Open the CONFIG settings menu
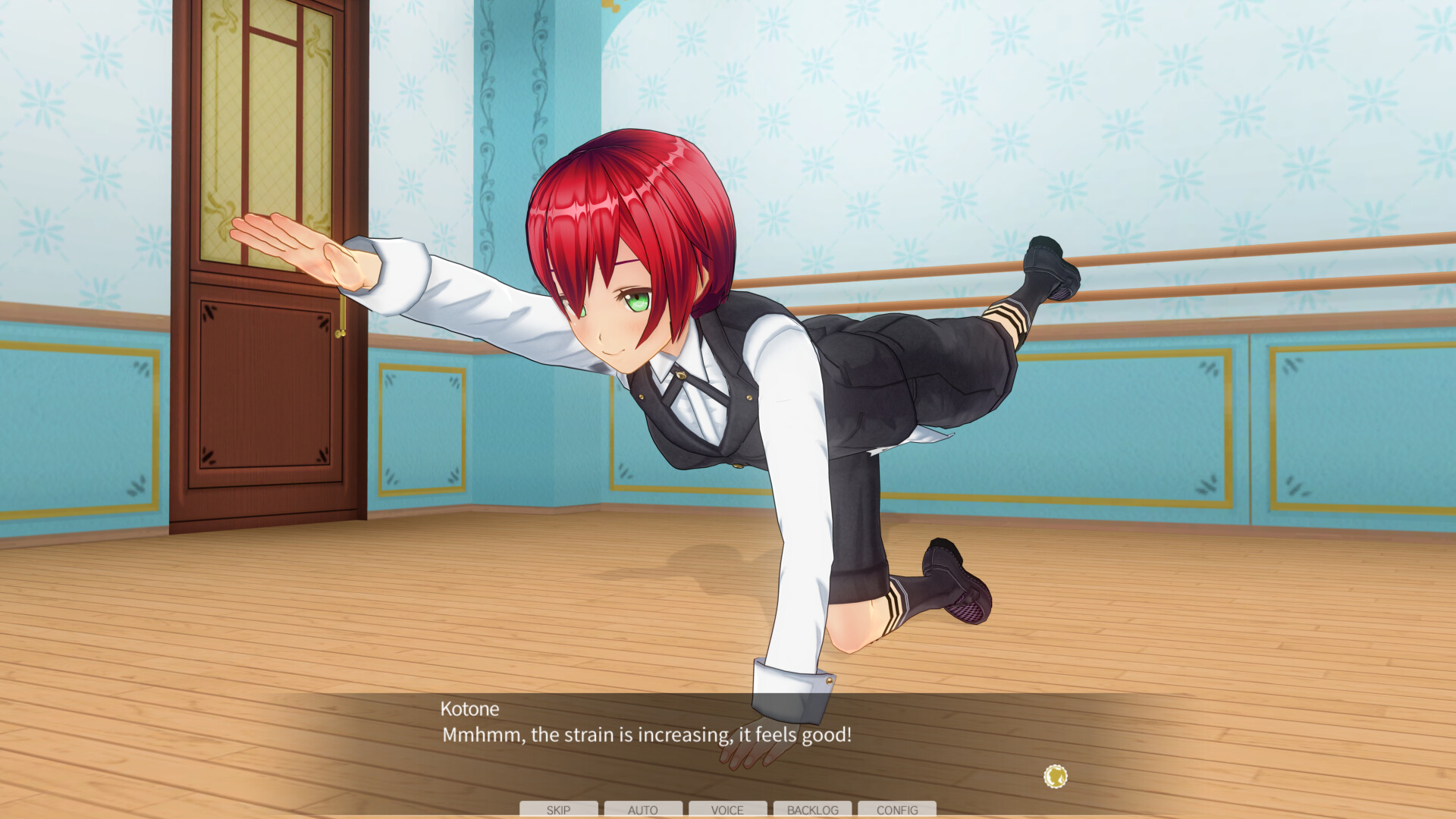The image size is (1456, 819). 898,810
